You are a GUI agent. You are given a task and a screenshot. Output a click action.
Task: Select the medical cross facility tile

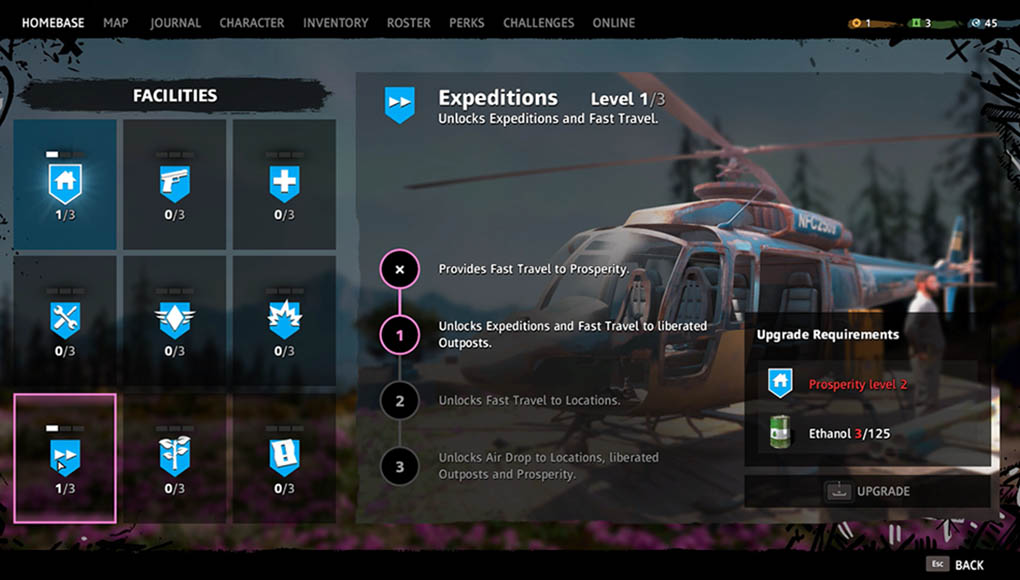click(284, 185)
